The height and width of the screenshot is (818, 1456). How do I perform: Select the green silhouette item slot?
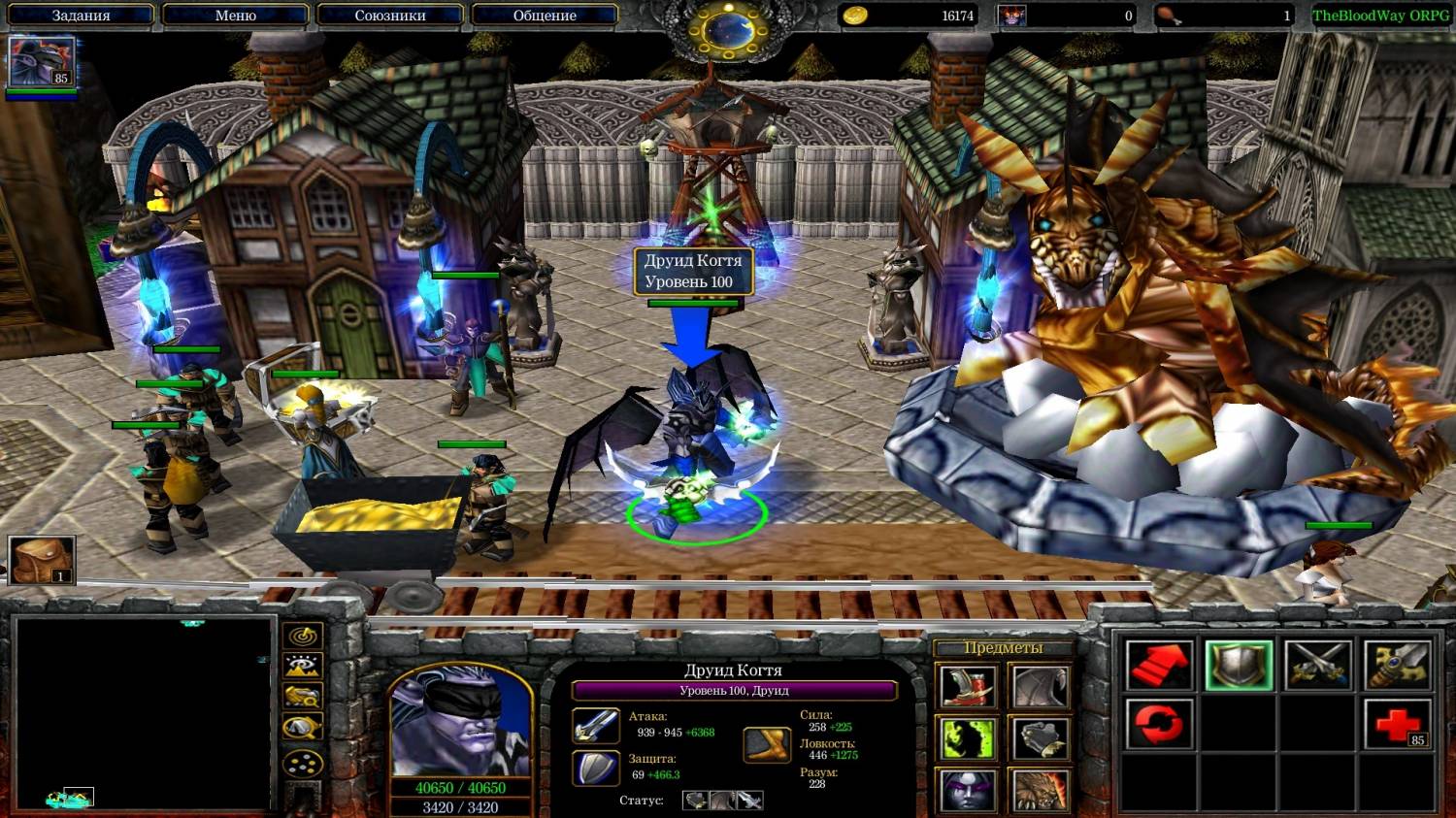click(968, 739)
